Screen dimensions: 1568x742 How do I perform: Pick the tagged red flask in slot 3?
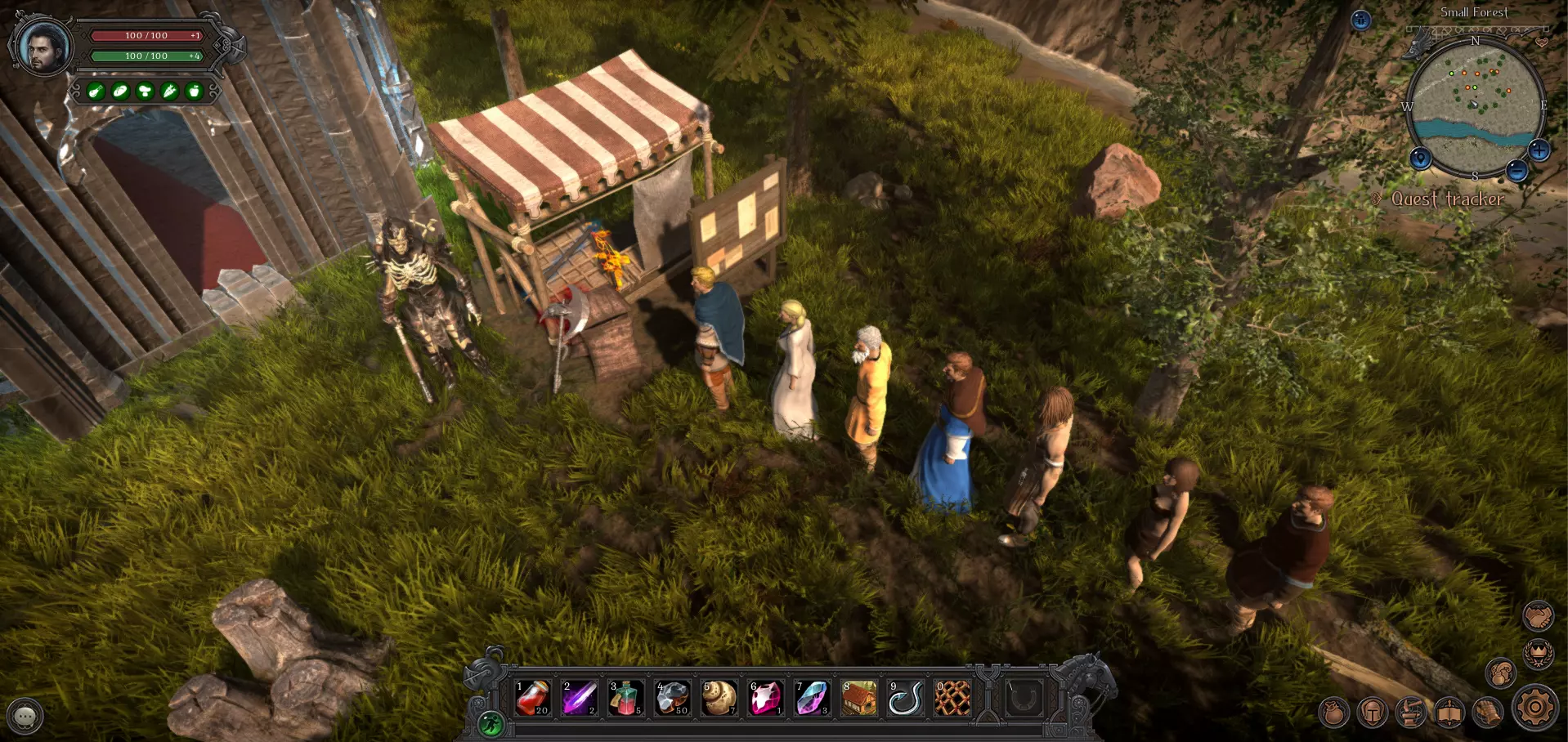click(625, 699)
